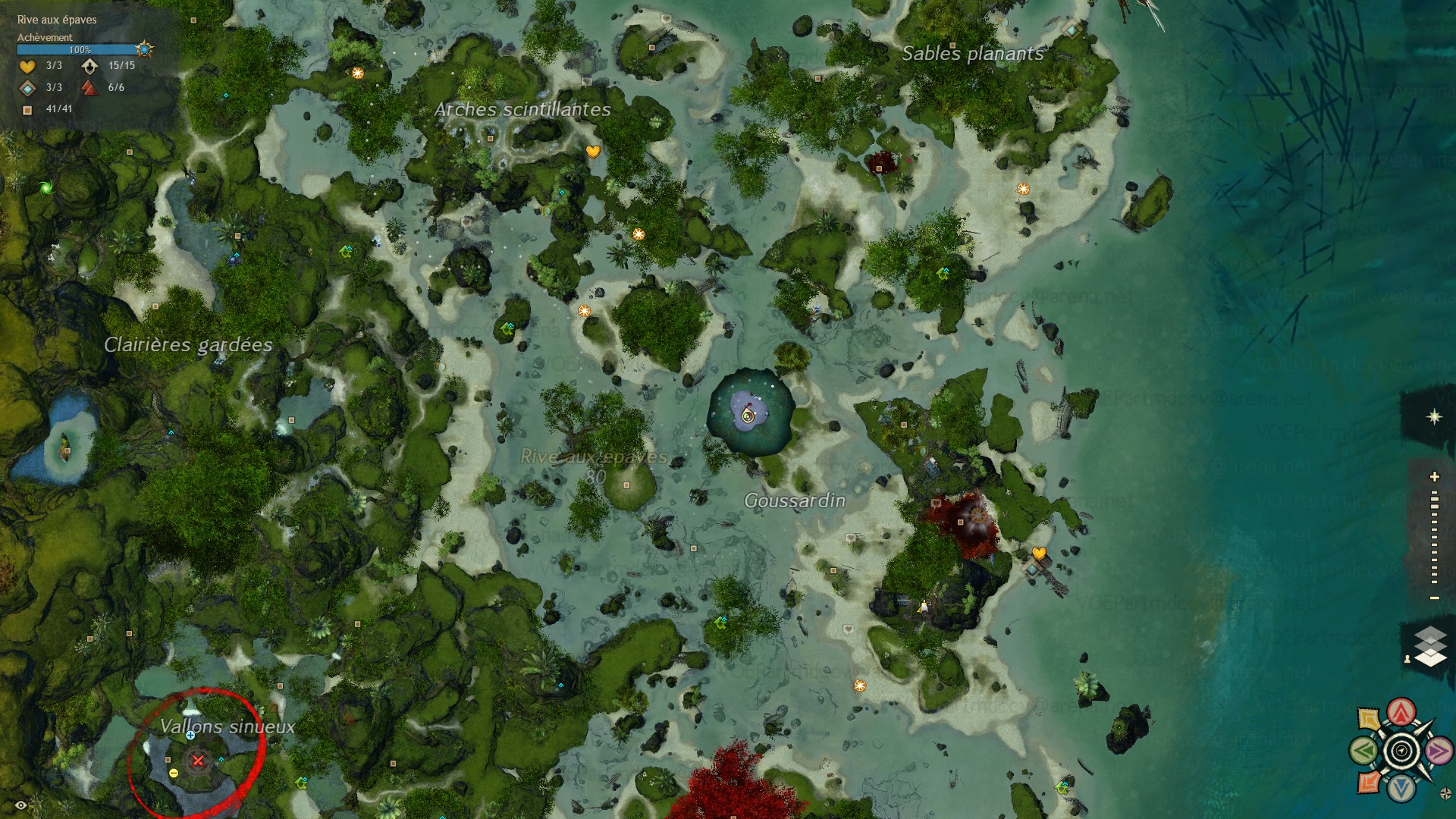Select the red crossed swords marker

coord(198,760)
